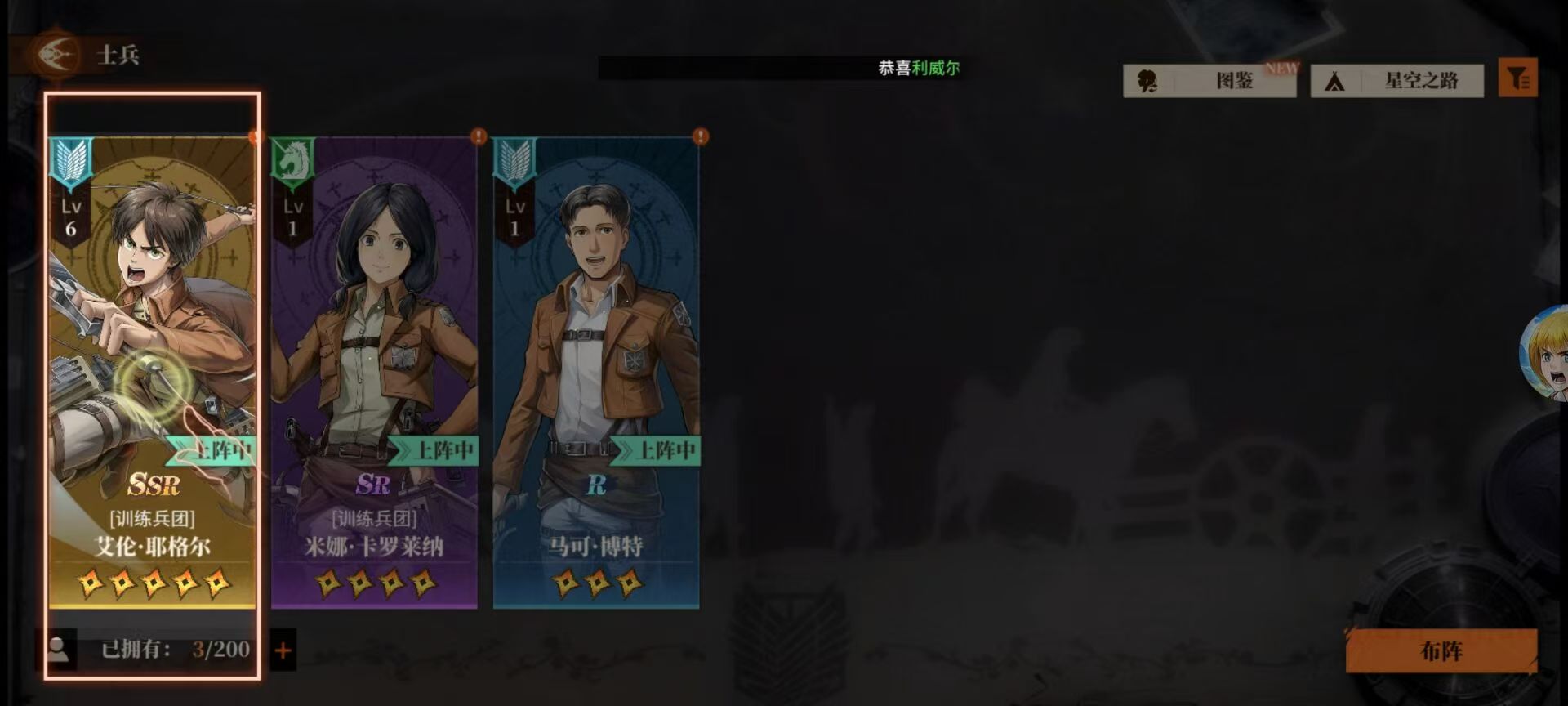
Task: Choose the SR 米娜·卡罗莱纳 soldier card
Action: pyautogui.click(x=374, y=368)
